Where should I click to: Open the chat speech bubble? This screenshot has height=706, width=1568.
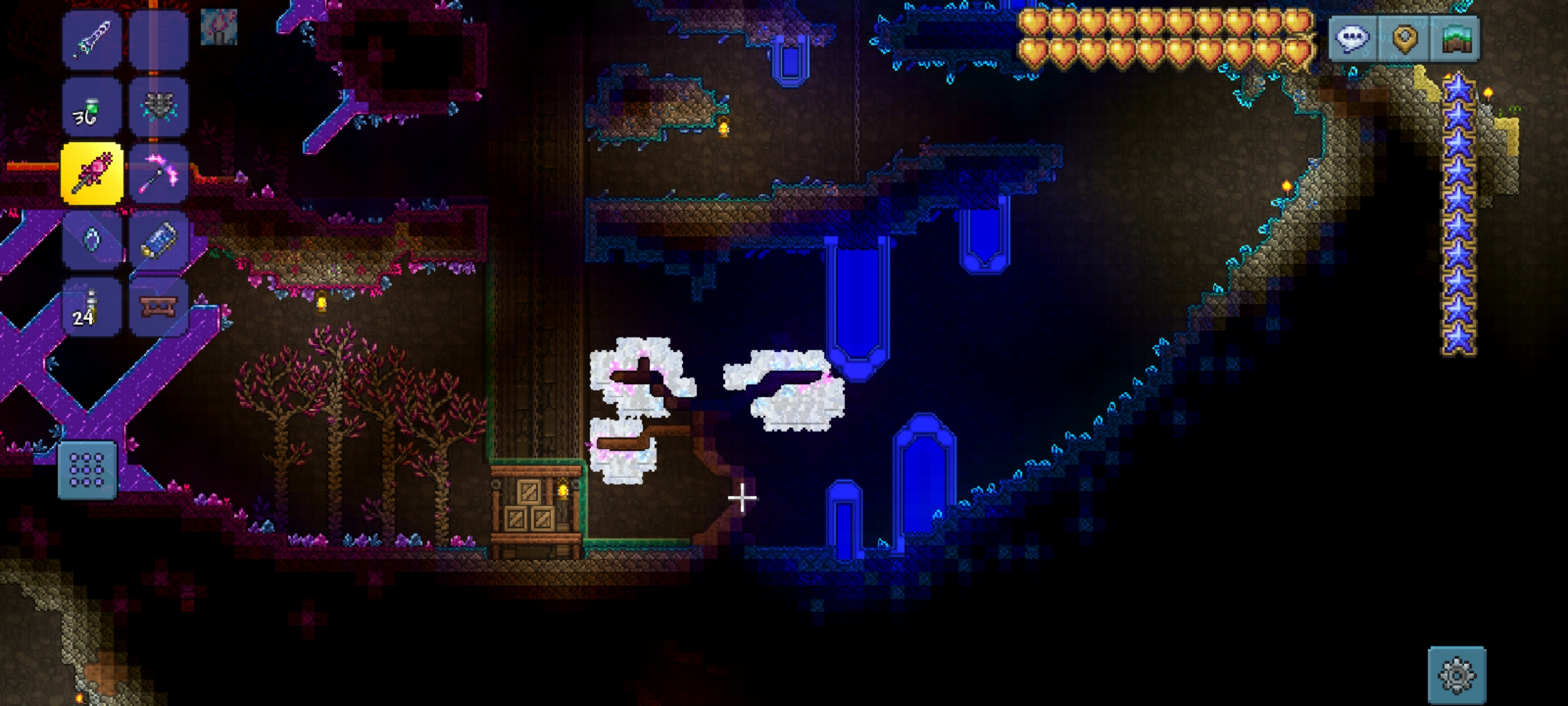coord(1352,39)
